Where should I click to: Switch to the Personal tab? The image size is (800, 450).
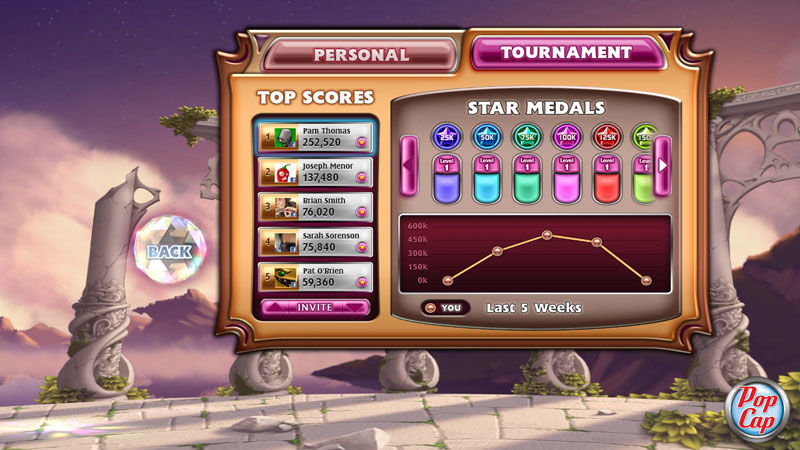[361, 54]
